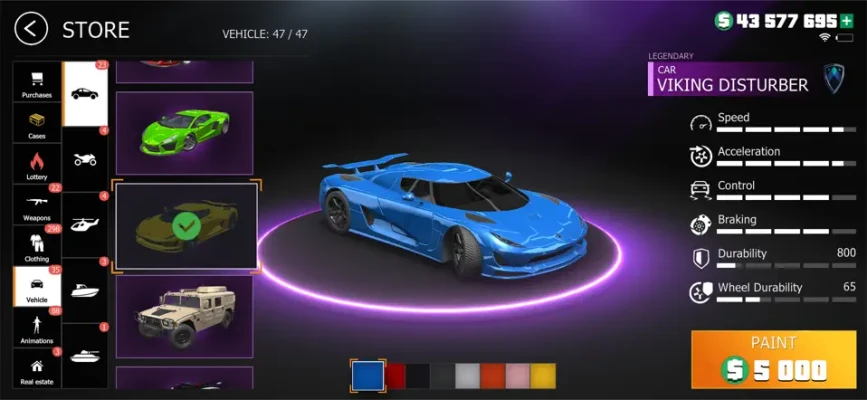This screenshot has width=867, height=400.
Task: Choose the light gray paint swatch
Action: (467, 375)
